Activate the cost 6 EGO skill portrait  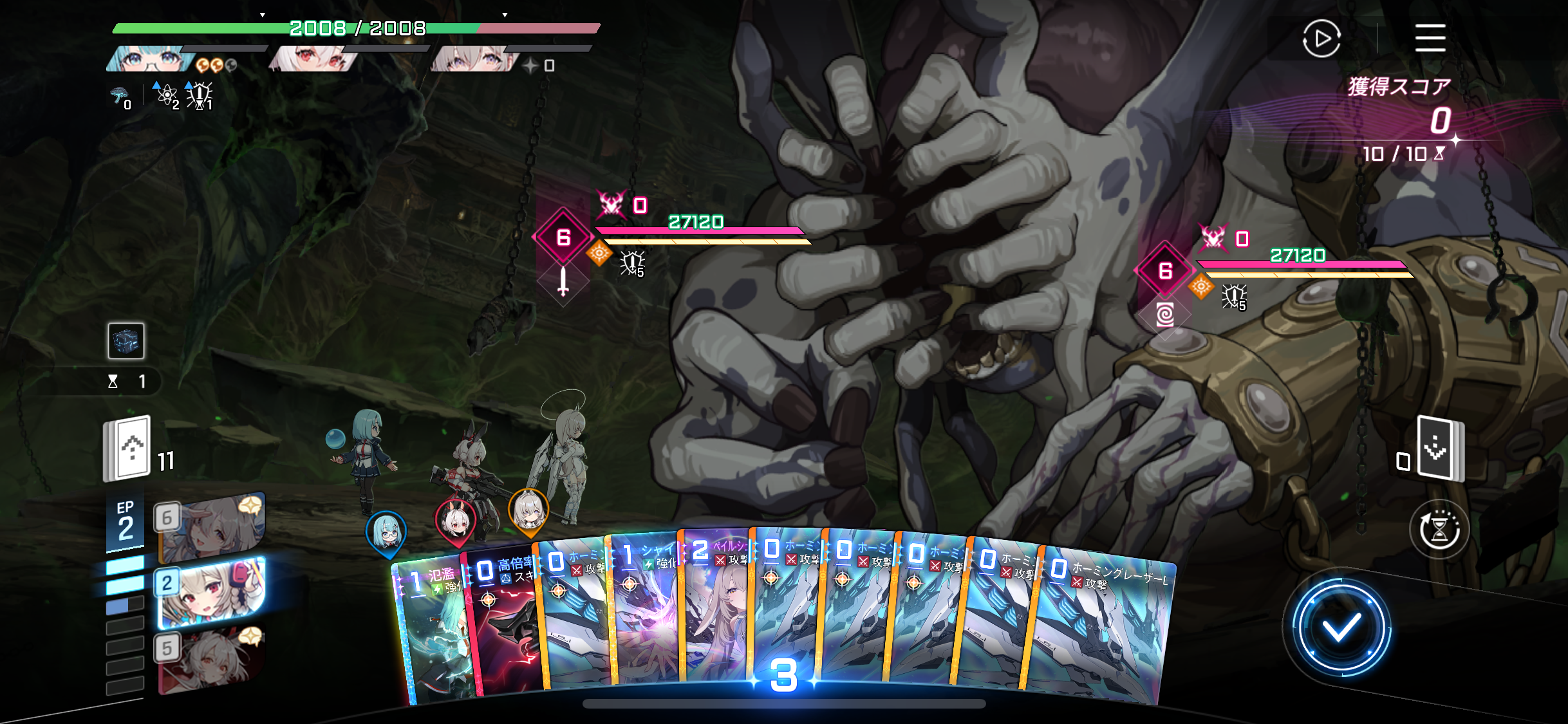pyautogui.click(x=210, y=526)
